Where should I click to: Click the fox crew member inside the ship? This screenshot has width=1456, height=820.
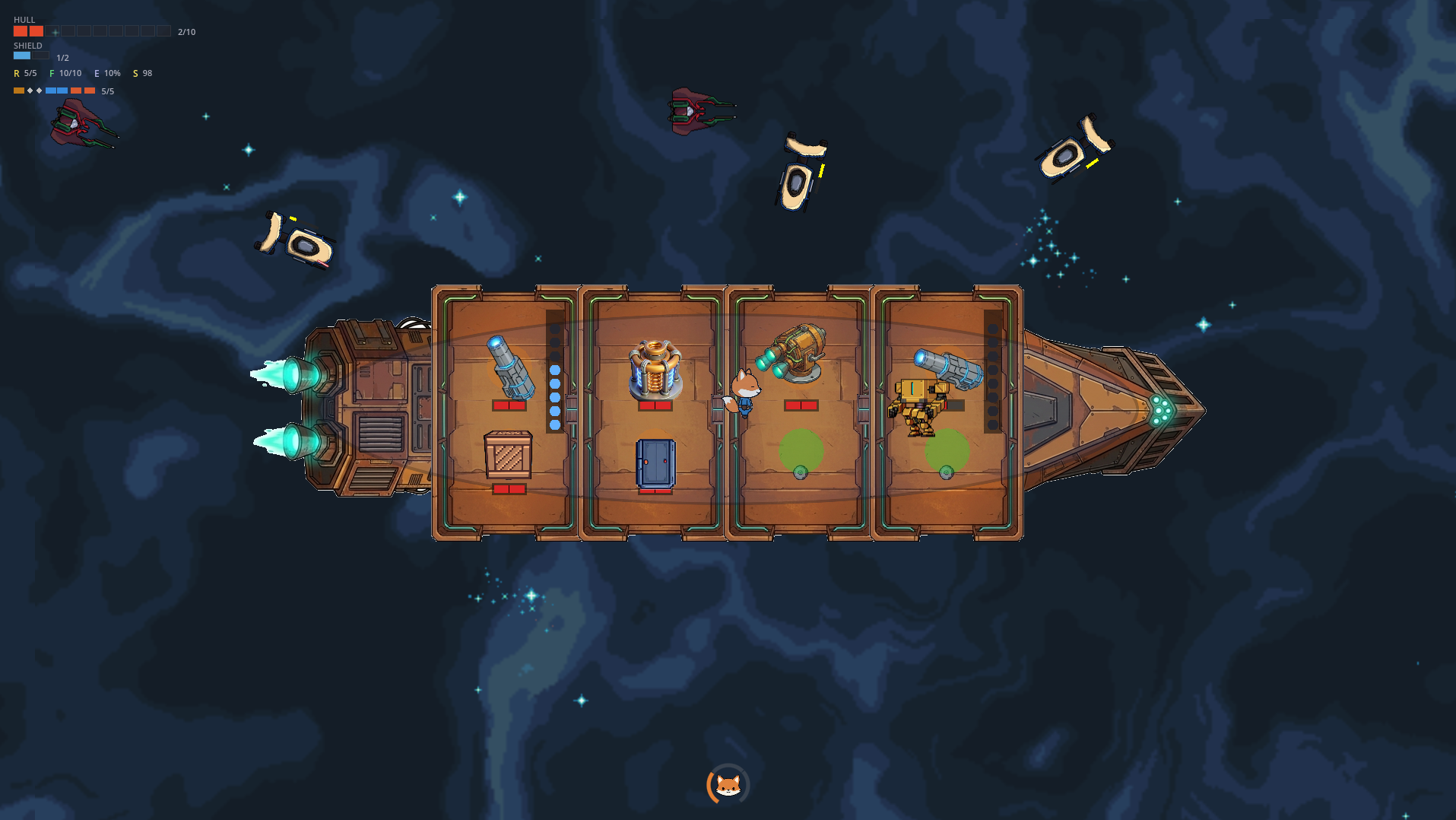point(744,392)
